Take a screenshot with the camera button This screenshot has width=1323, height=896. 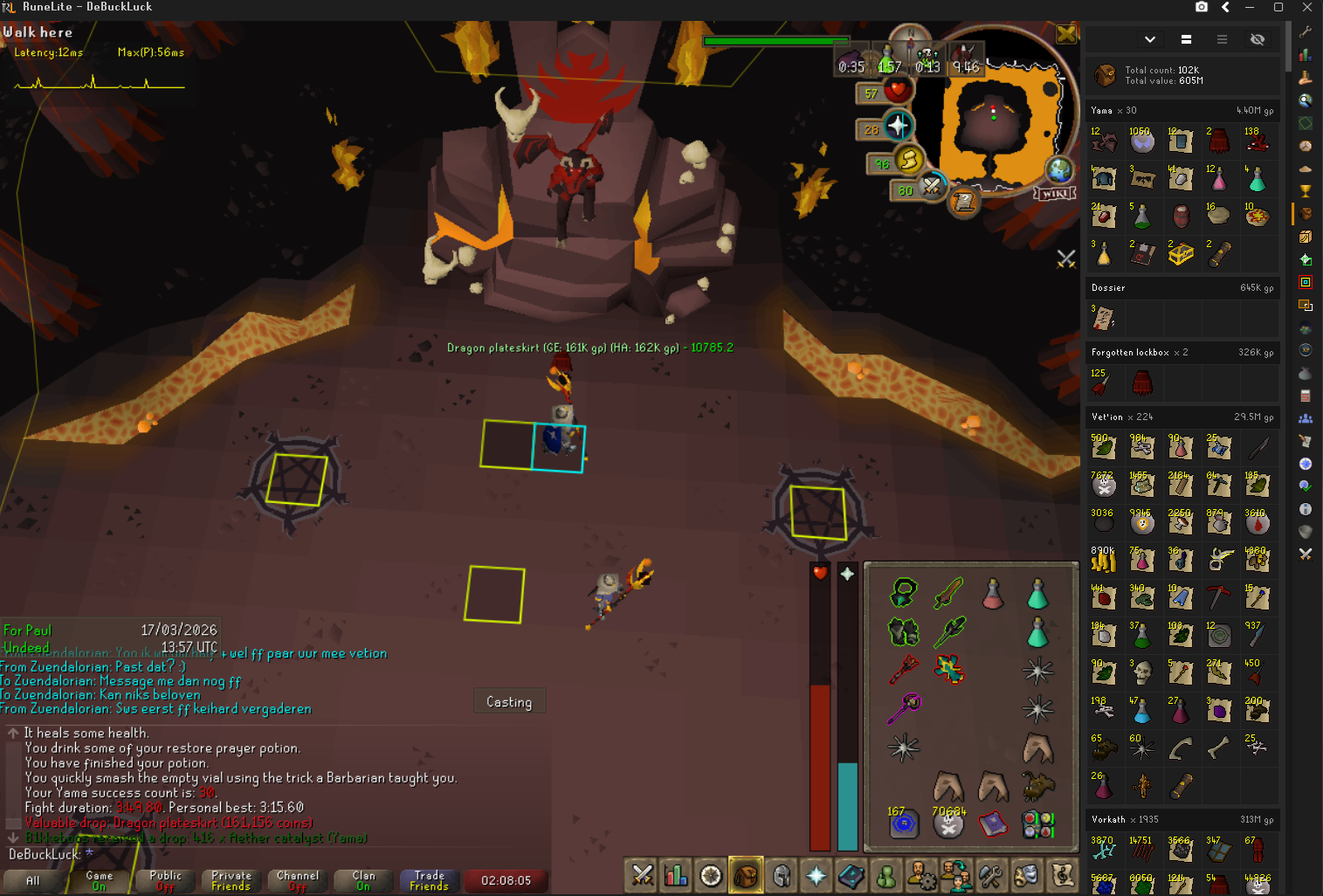click(1202, 7)
